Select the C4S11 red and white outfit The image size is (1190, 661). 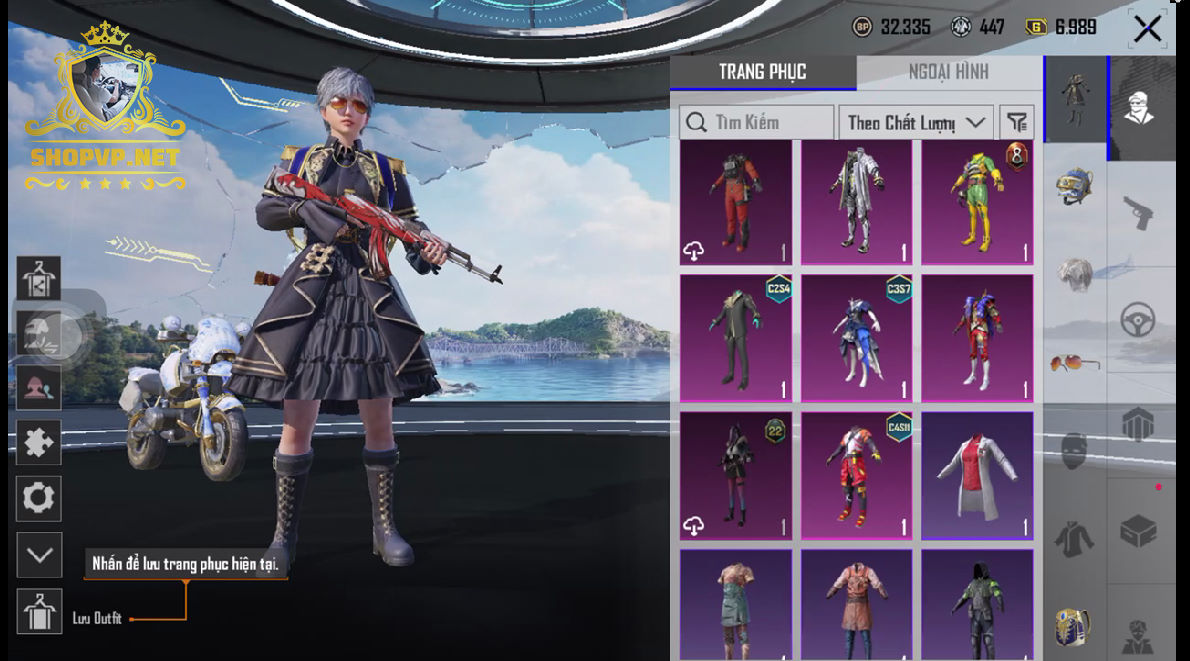857,475
